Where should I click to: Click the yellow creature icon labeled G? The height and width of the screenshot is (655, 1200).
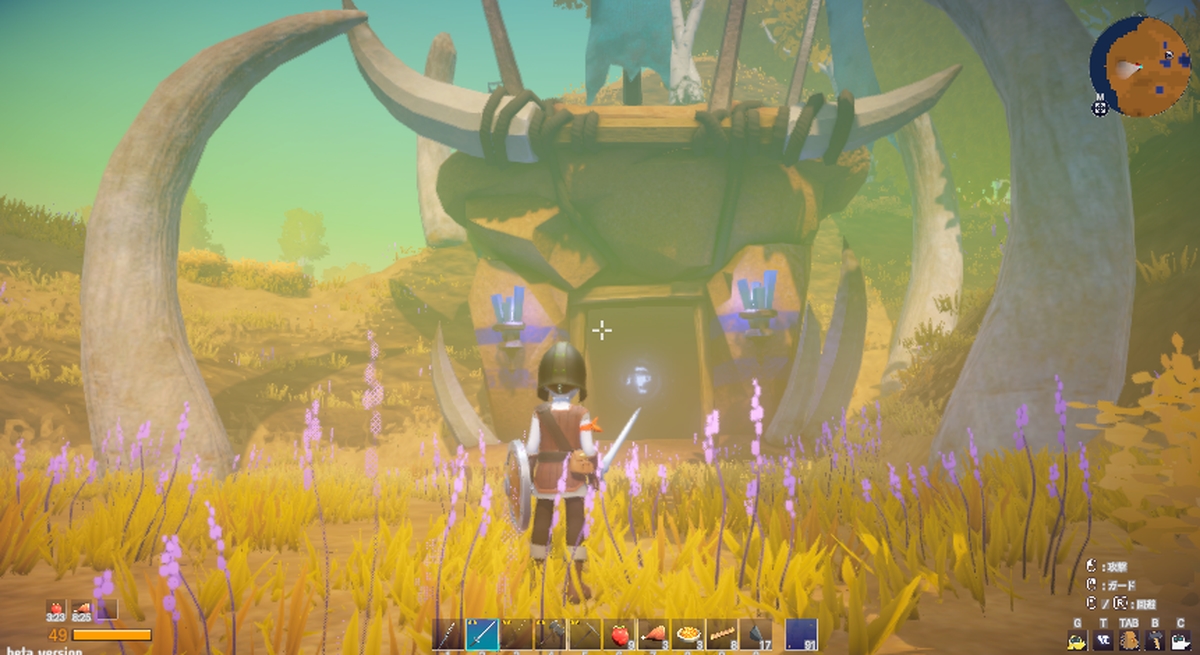[x=1079, y=641]
